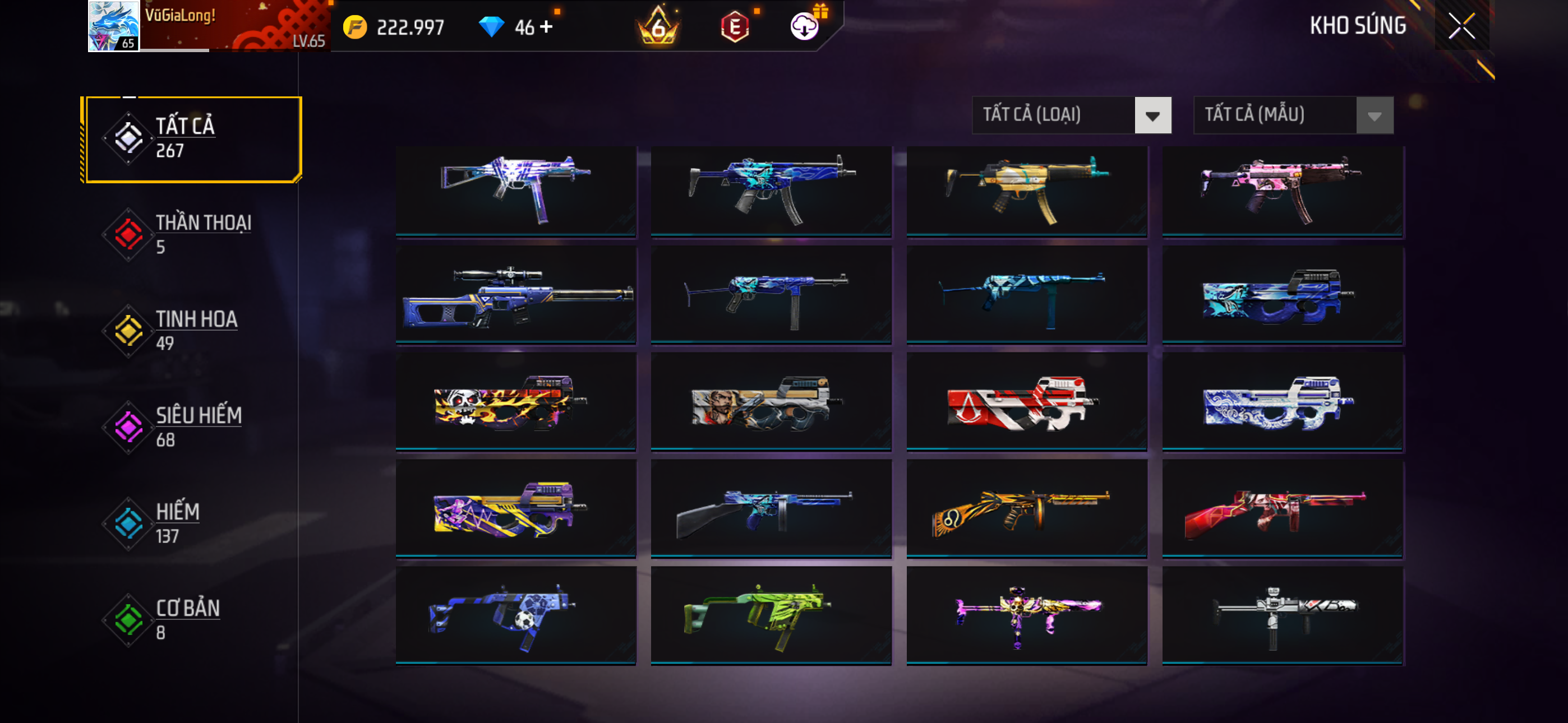This screenshot has width=1568, height=723.
Task: Open the Tất Cả (Loại) dropdown
Action: [1071, 114]
